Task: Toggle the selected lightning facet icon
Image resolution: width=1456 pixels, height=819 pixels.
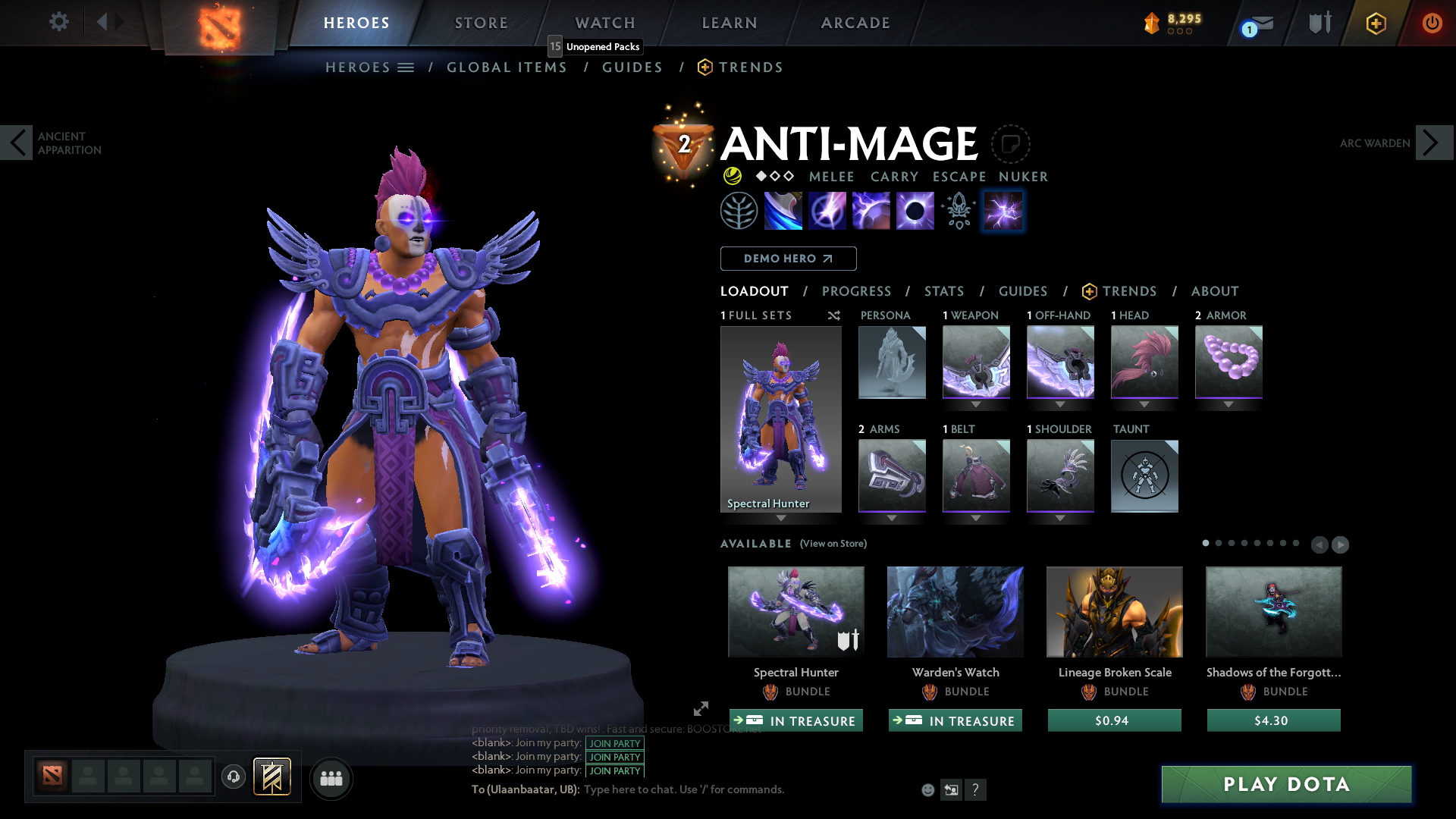Action: point(1003,211)
